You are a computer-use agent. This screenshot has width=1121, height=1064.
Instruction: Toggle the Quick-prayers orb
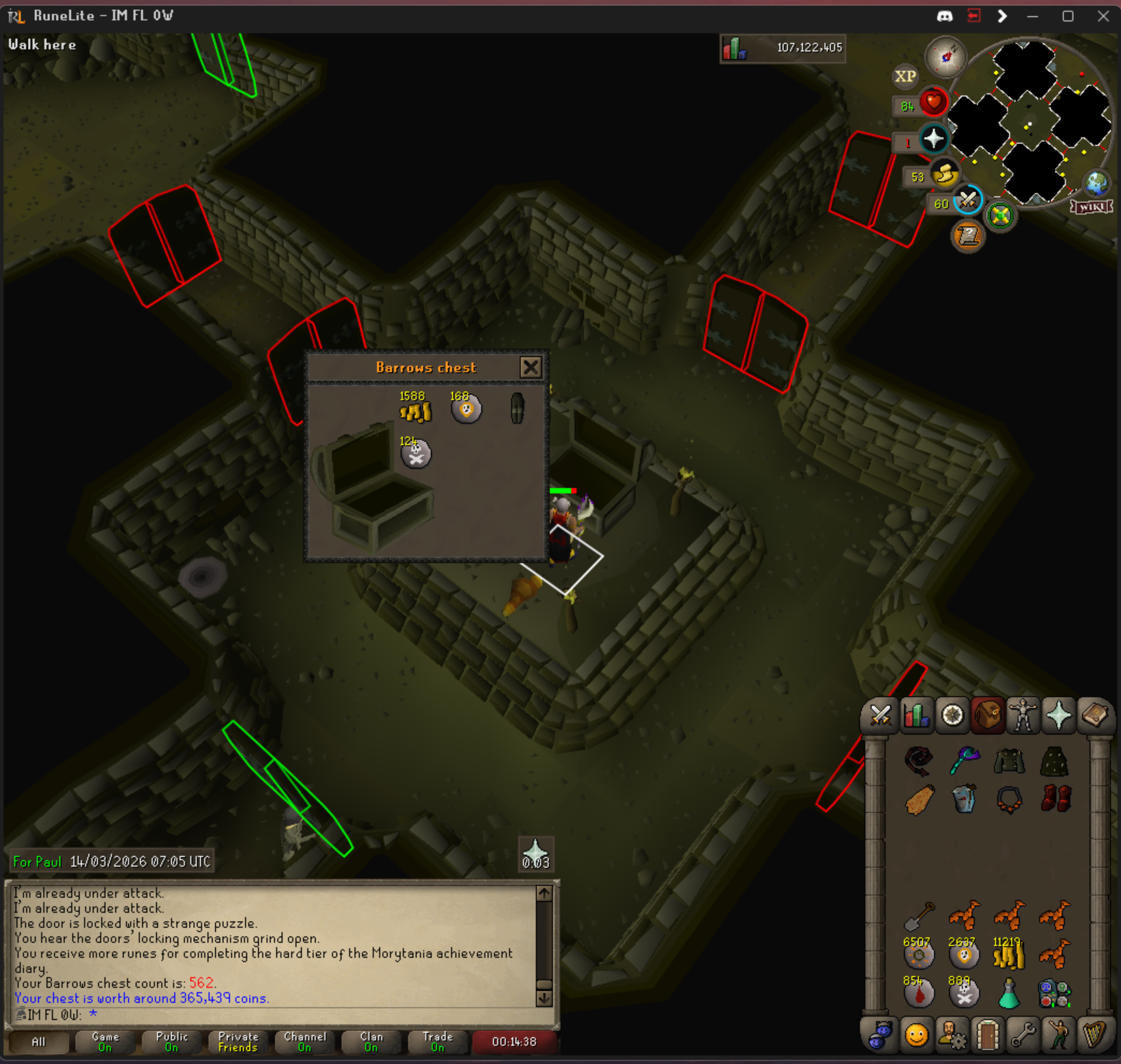933,139
